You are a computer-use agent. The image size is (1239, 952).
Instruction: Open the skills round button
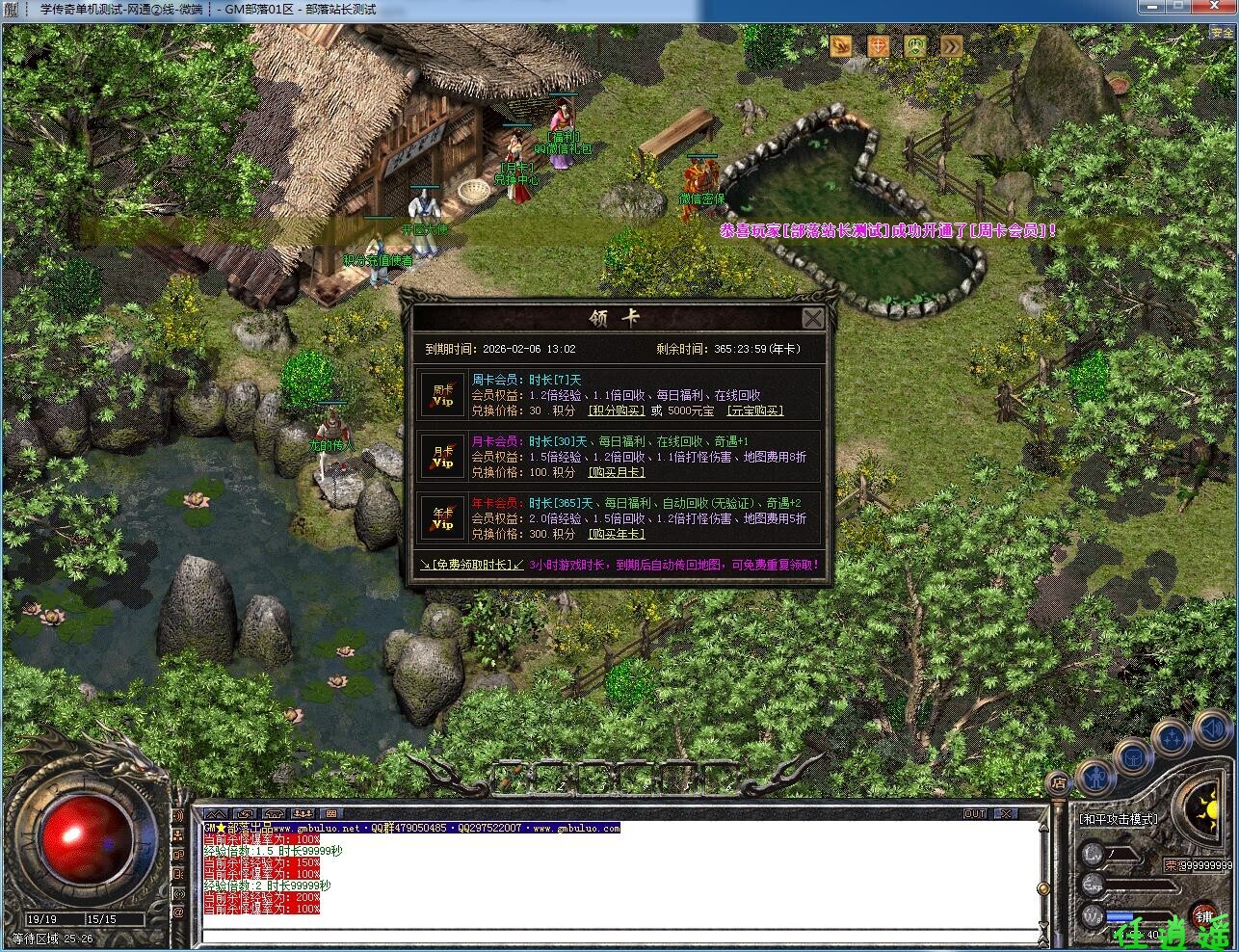click(x=1172, y=737)
